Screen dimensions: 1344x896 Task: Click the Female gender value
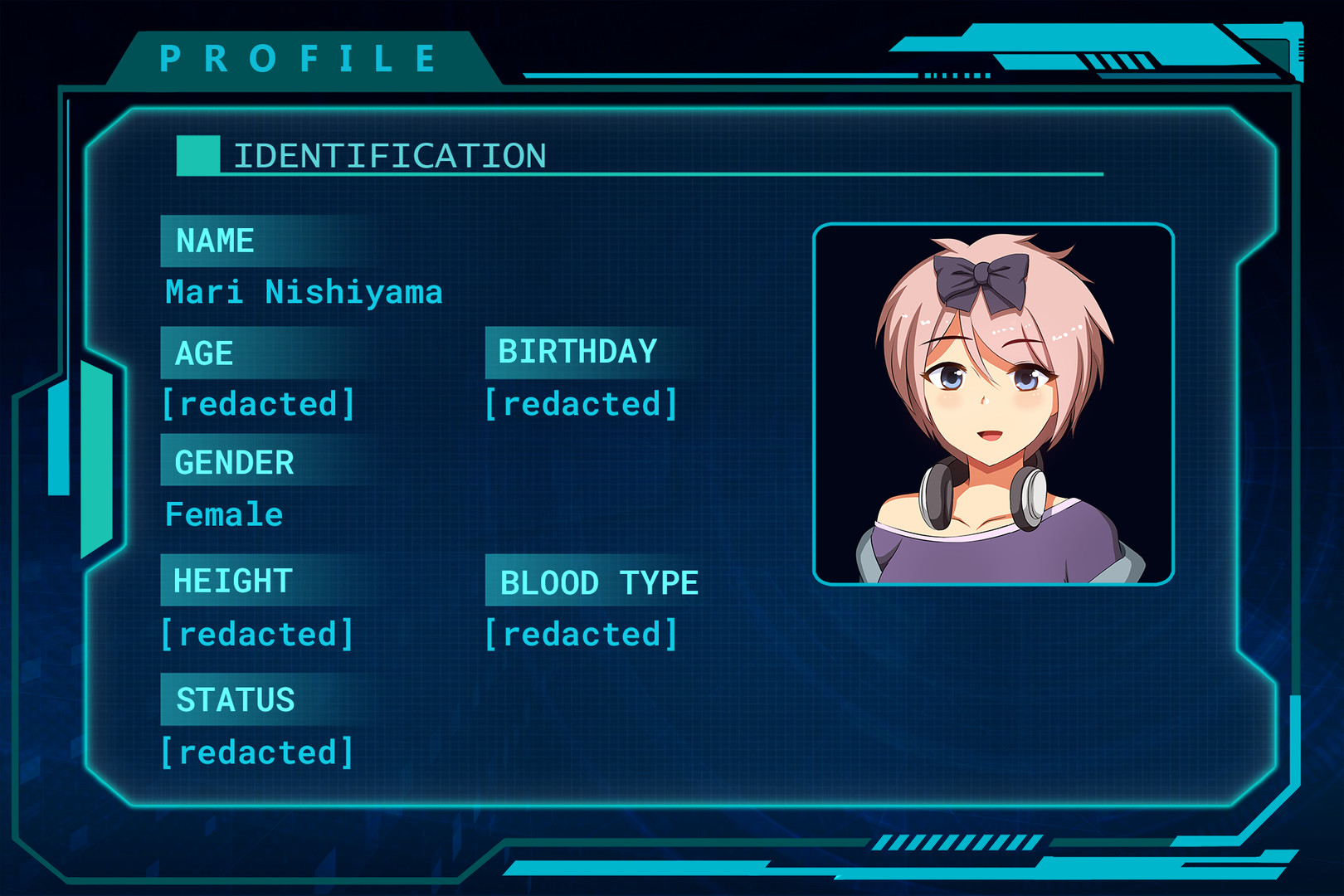pos(223,514)
